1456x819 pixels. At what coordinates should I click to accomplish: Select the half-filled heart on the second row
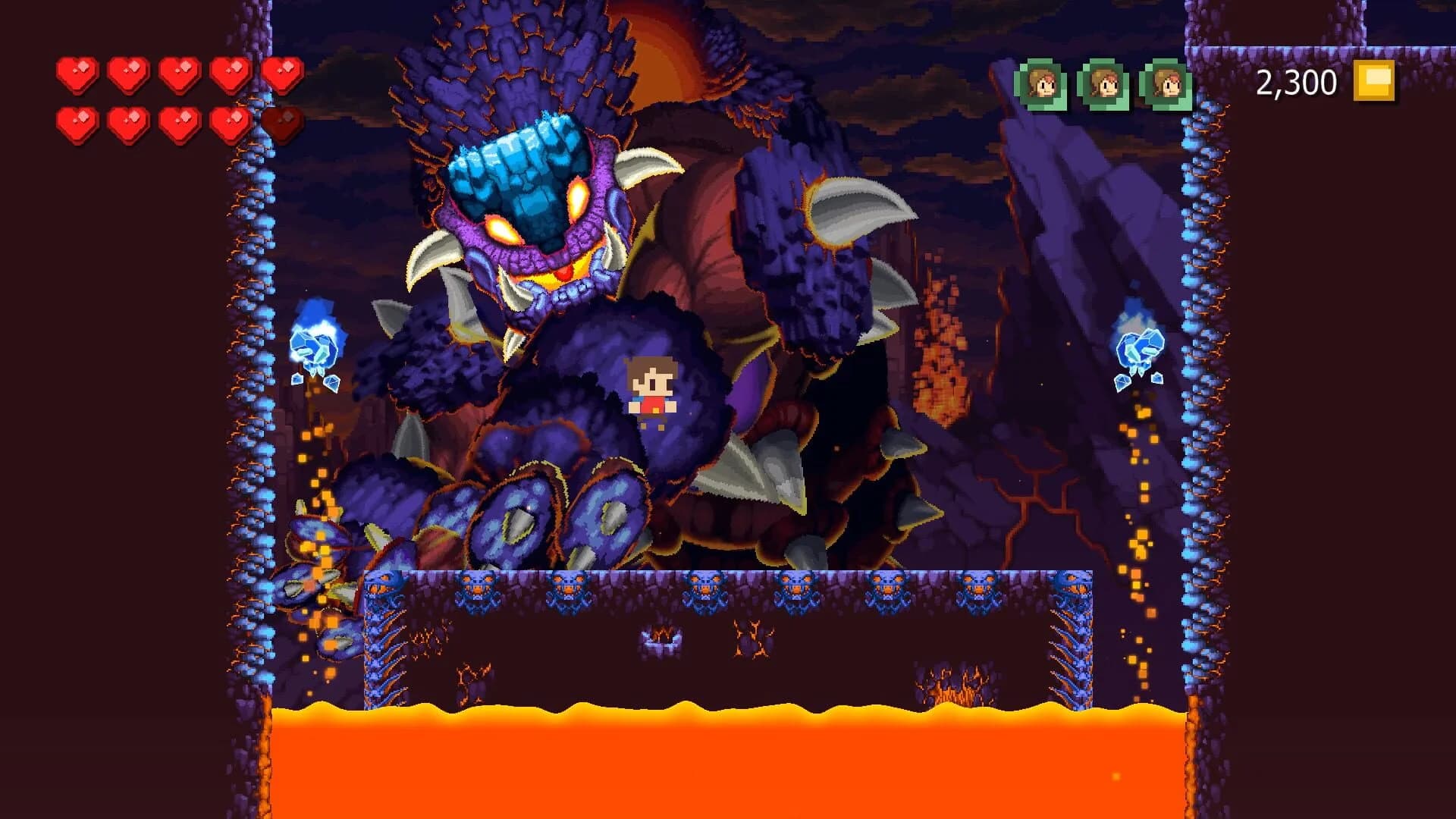282,124
